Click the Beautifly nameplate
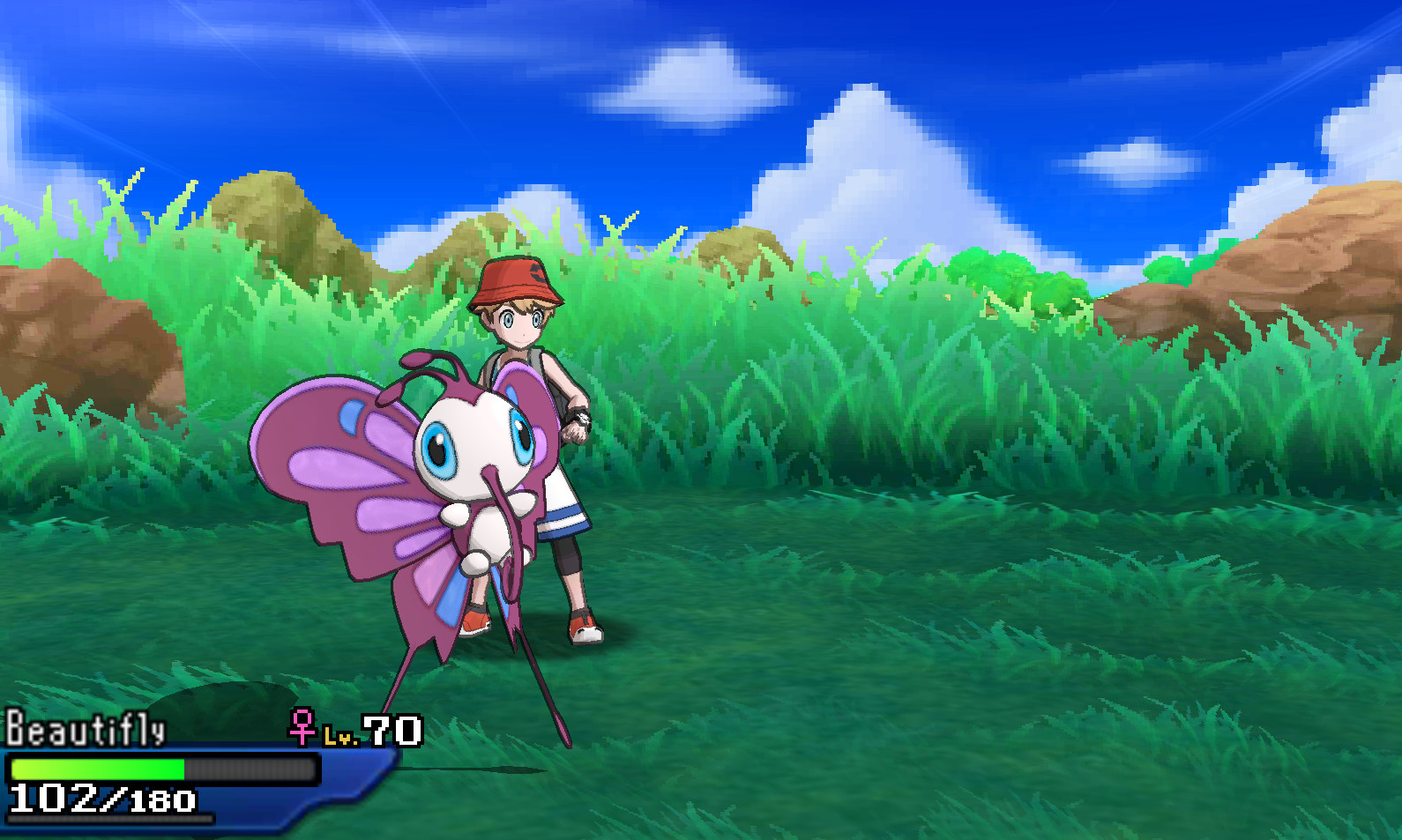 click(x=84, y=728)
